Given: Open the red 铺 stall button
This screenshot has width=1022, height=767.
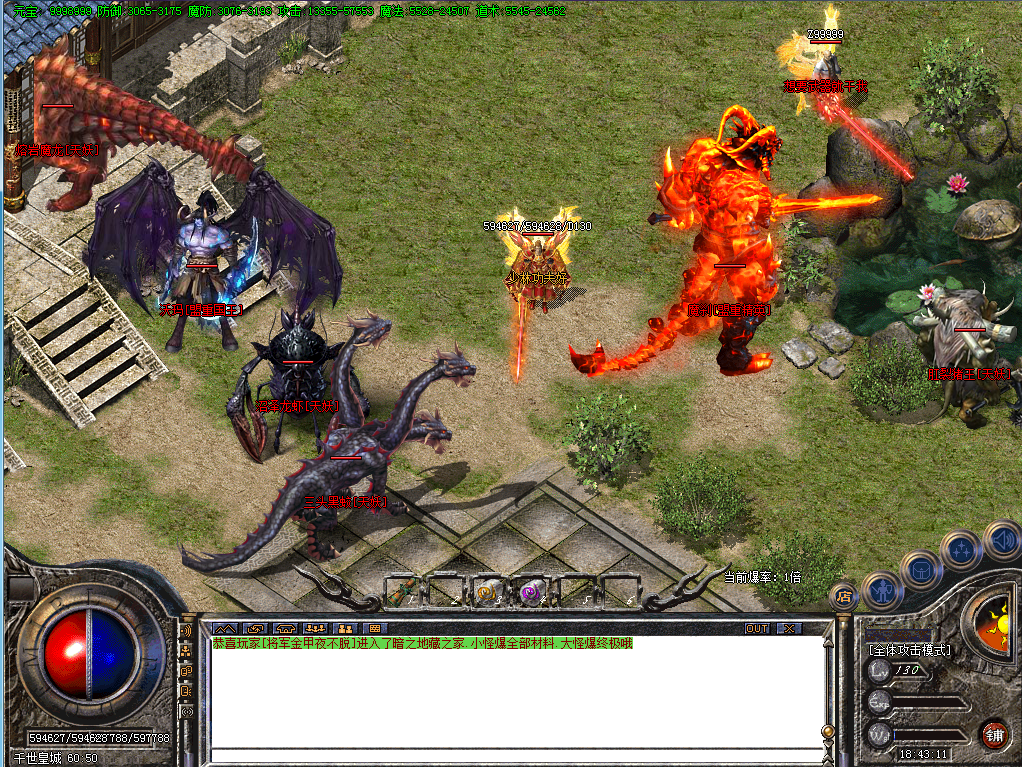Looking at the screenshot, I should [x=993, y=734].
